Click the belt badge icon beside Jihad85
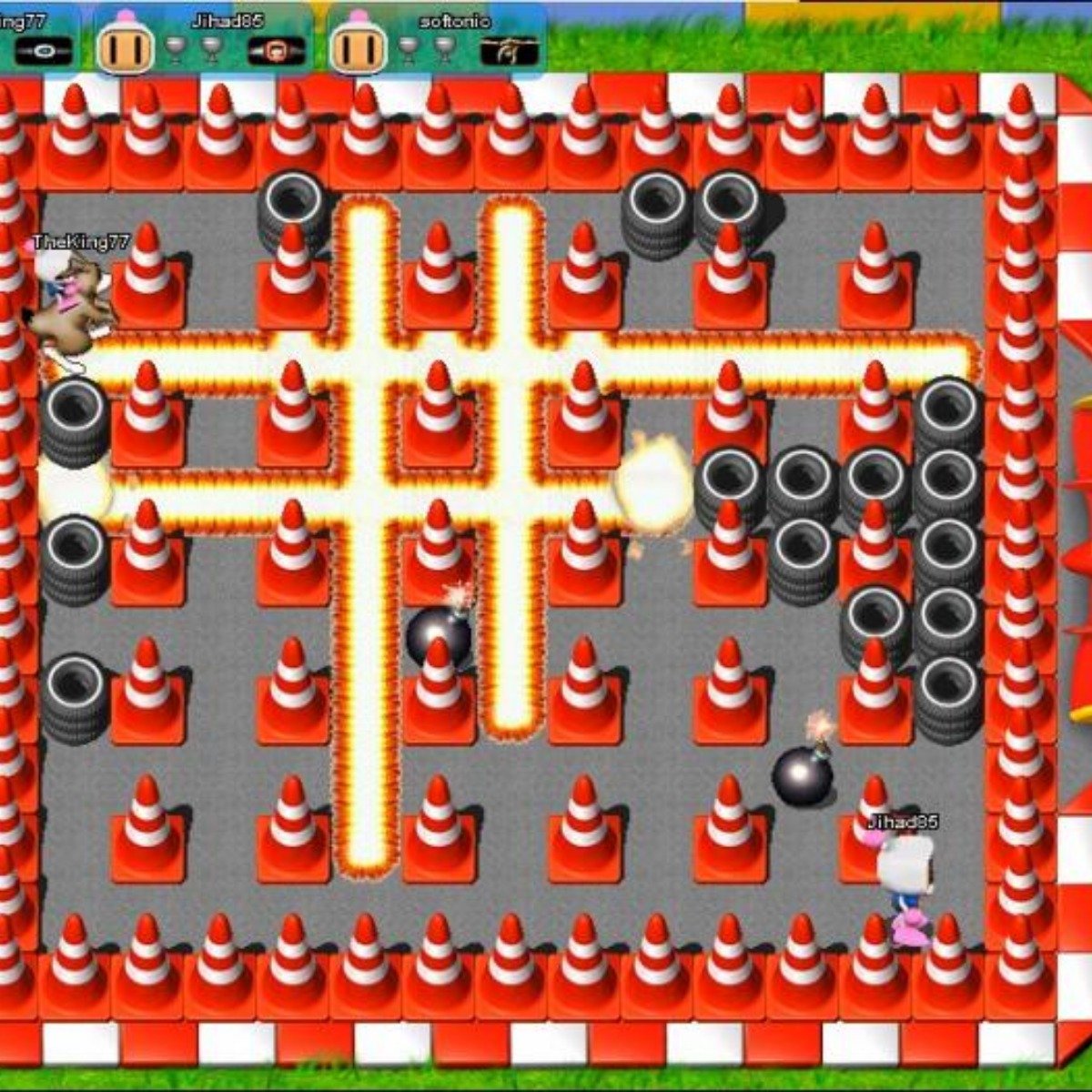 [270, 51]
